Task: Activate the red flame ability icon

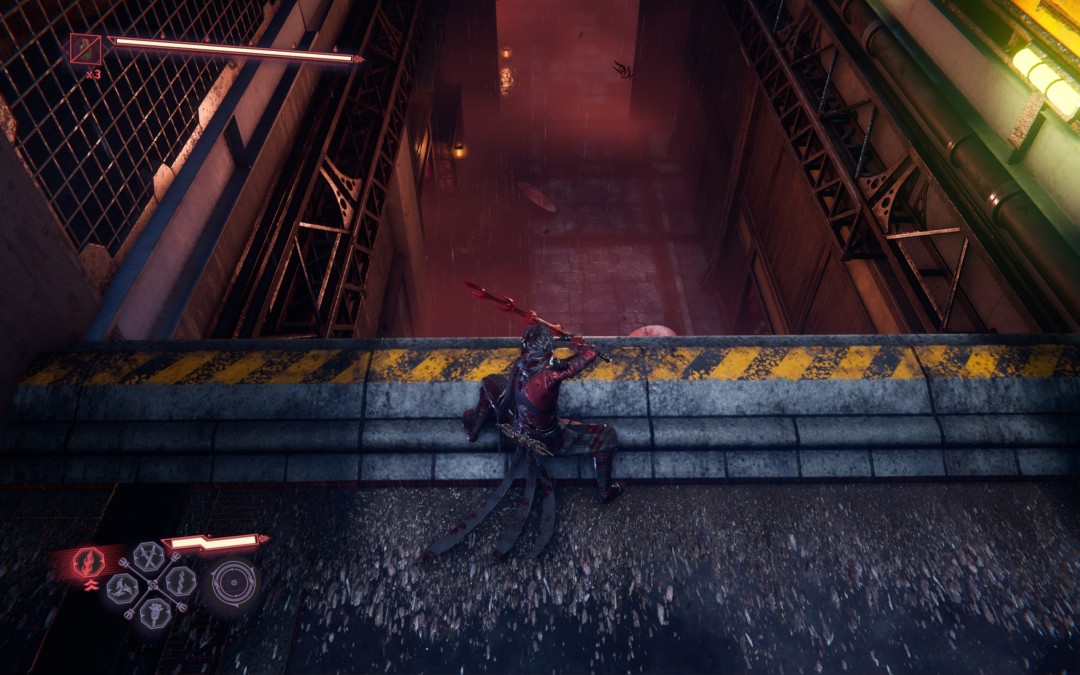Action: coord(88,562)
